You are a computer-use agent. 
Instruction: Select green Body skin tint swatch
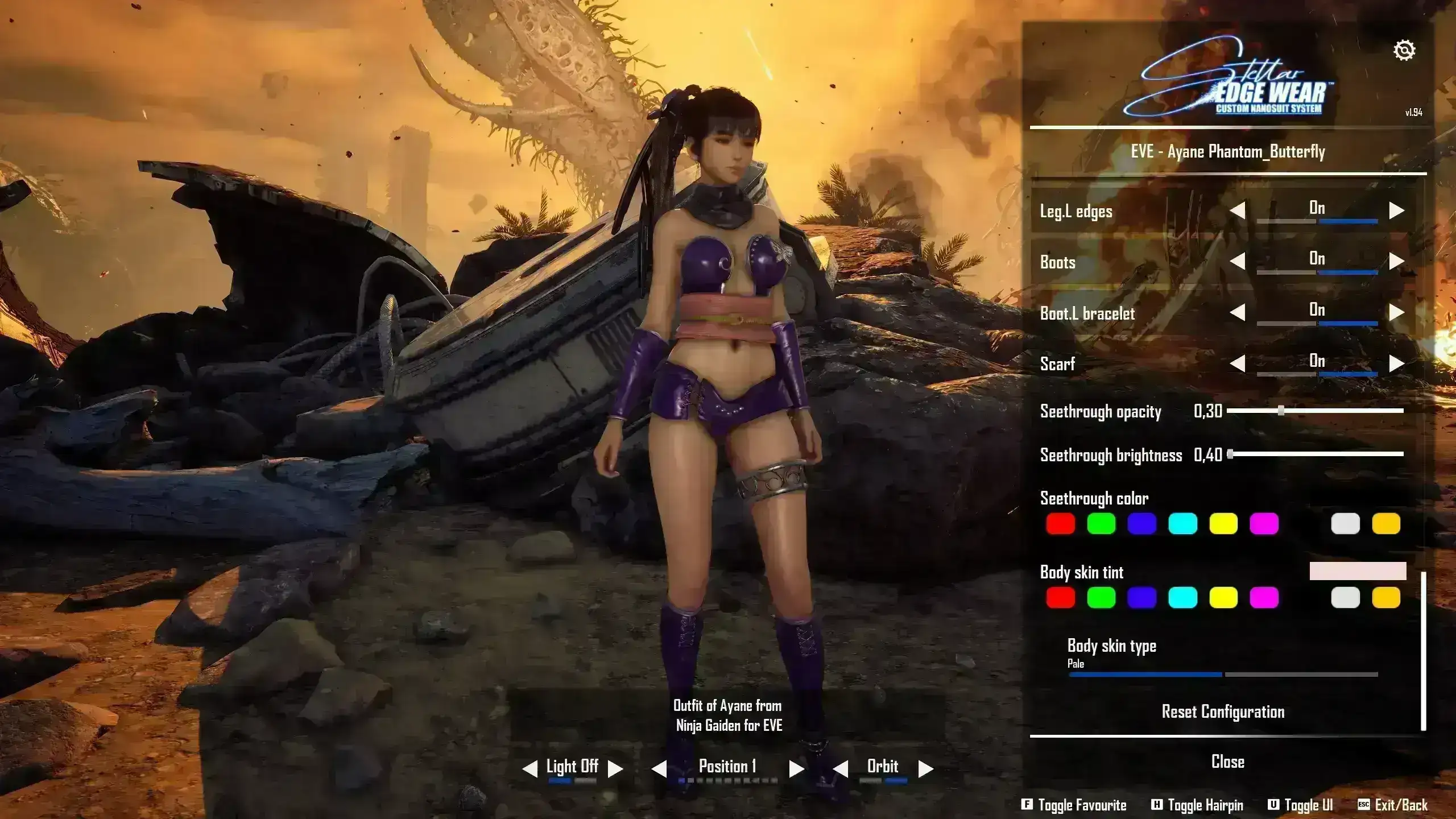coord(1101,598)
